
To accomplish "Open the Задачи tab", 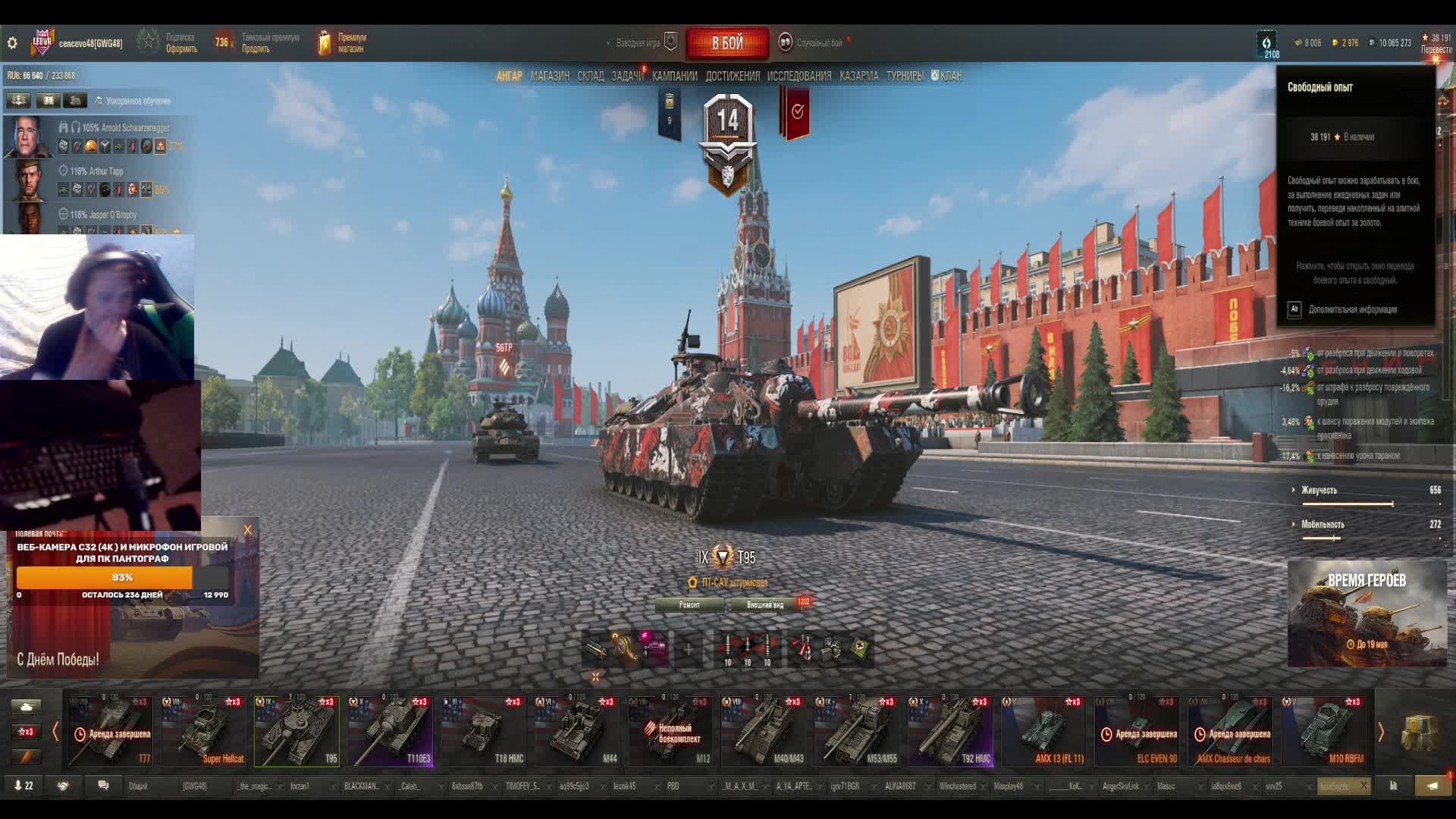I will [x=627, y=76].
